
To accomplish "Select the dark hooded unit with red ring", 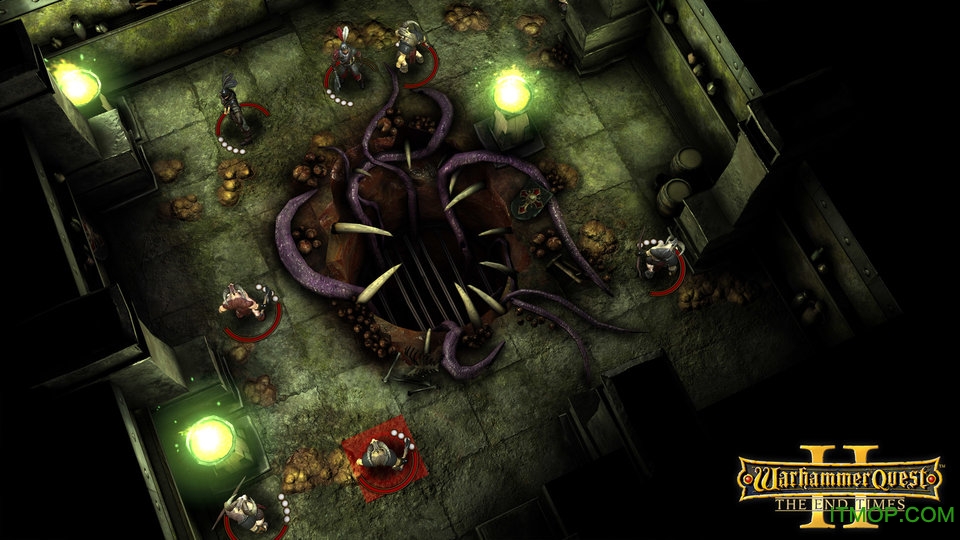I will (235, 113).
